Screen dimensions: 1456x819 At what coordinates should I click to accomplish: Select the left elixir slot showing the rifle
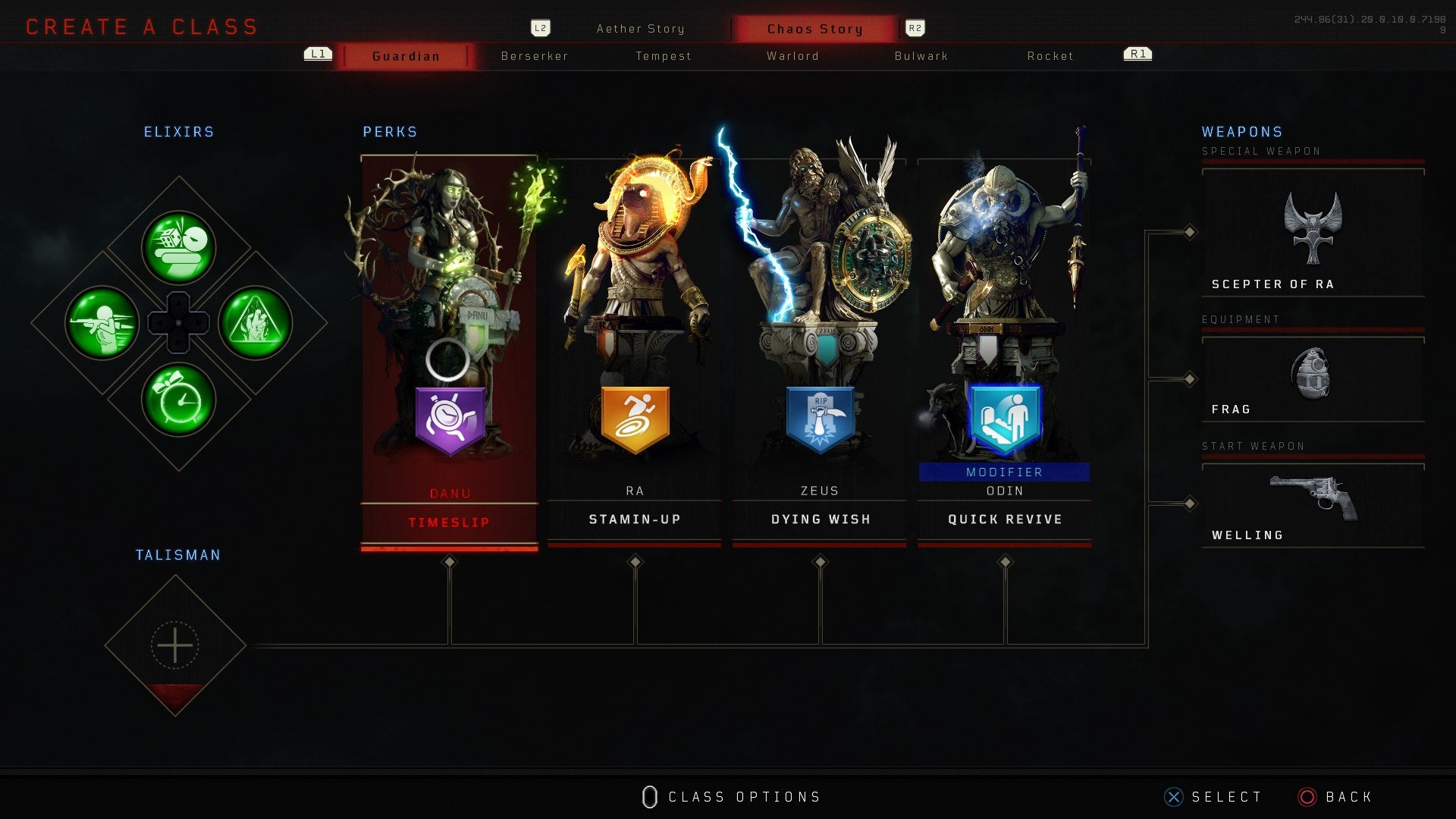(x=103, y=323)
